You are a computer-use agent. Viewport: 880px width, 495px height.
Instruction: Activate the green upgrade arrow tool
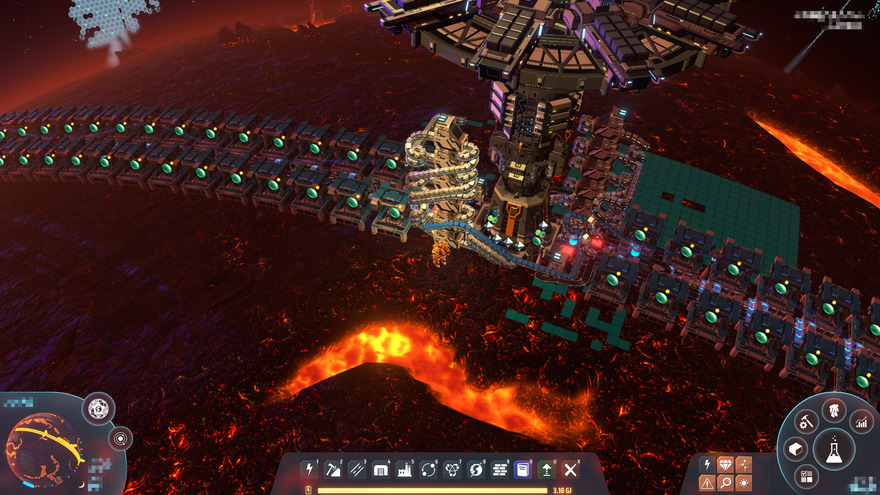(x=547, y=469)
